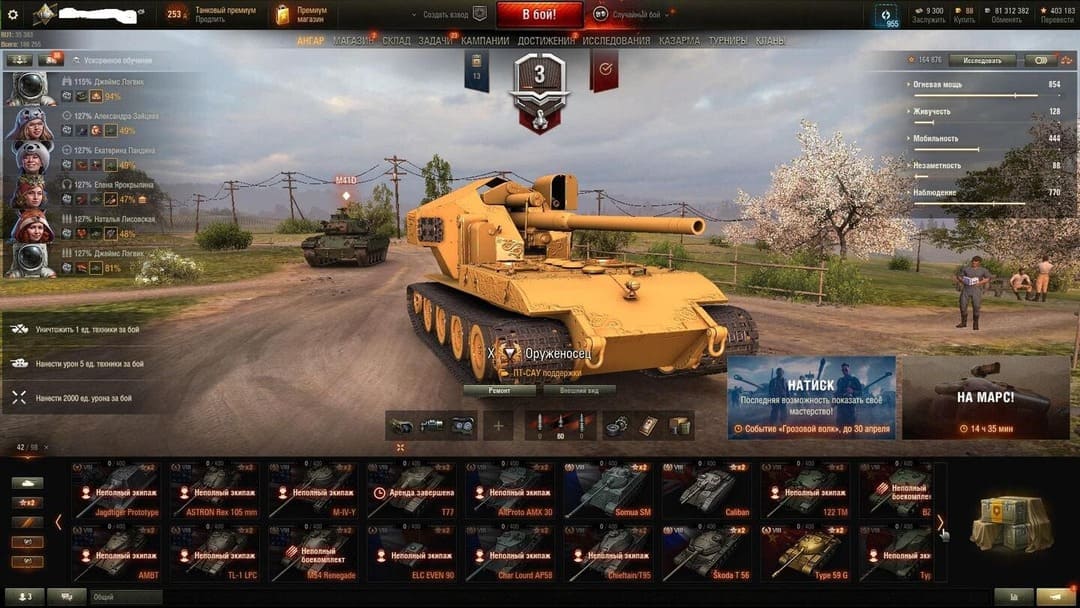This screenshot has width=1080, height=608.
Task: Select the Caliban tank in the carousel
Action: (x=707, y=489)
